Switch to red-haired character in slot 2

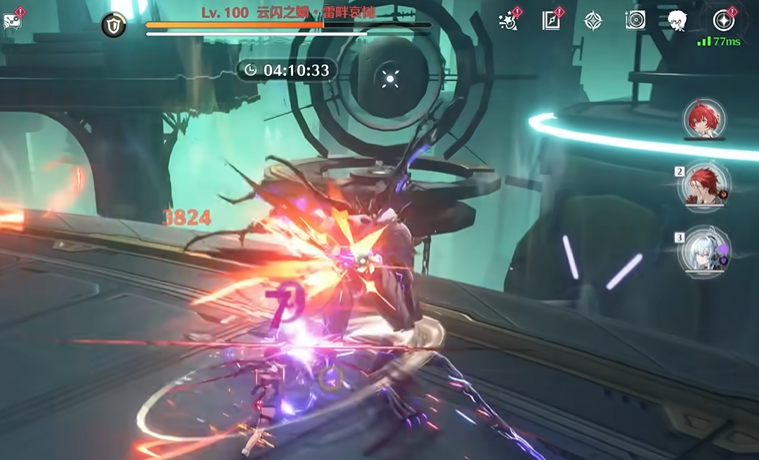click(705, 186)
